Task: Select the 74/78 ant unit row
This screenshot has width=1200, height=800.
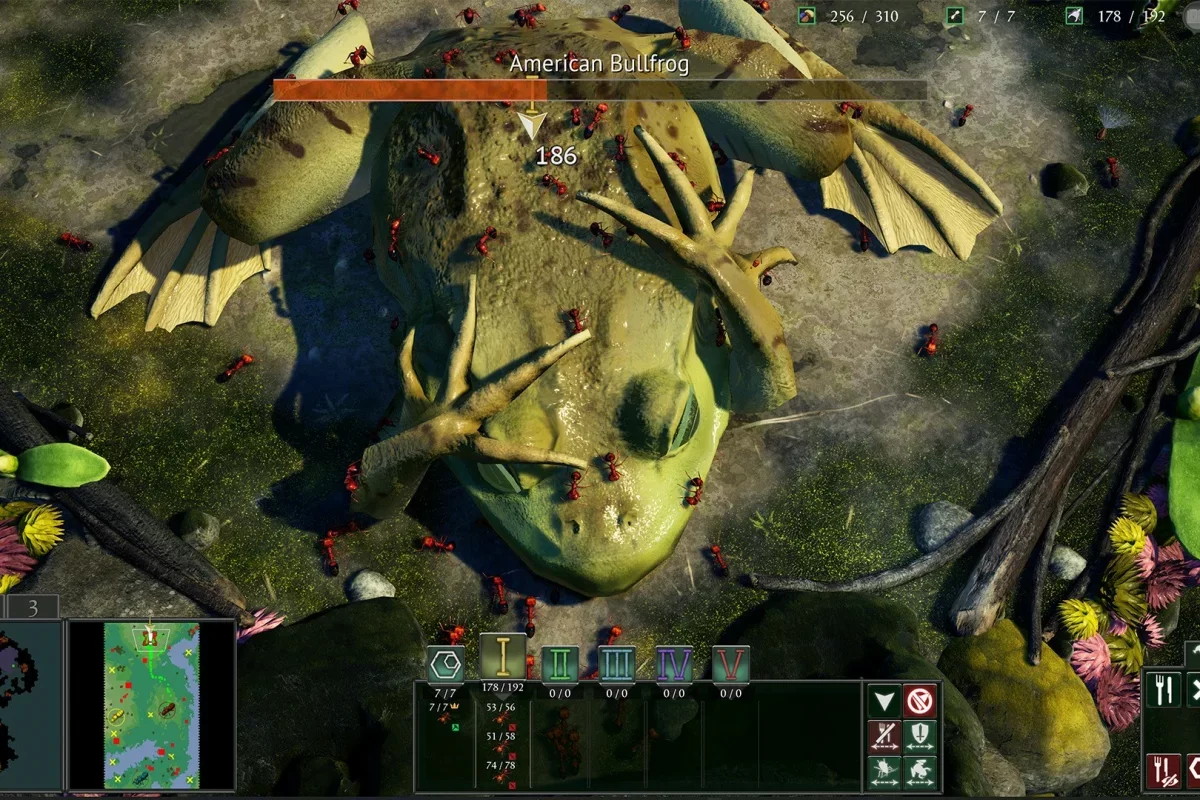Action: pyautogui.click(x=502, y=771)
